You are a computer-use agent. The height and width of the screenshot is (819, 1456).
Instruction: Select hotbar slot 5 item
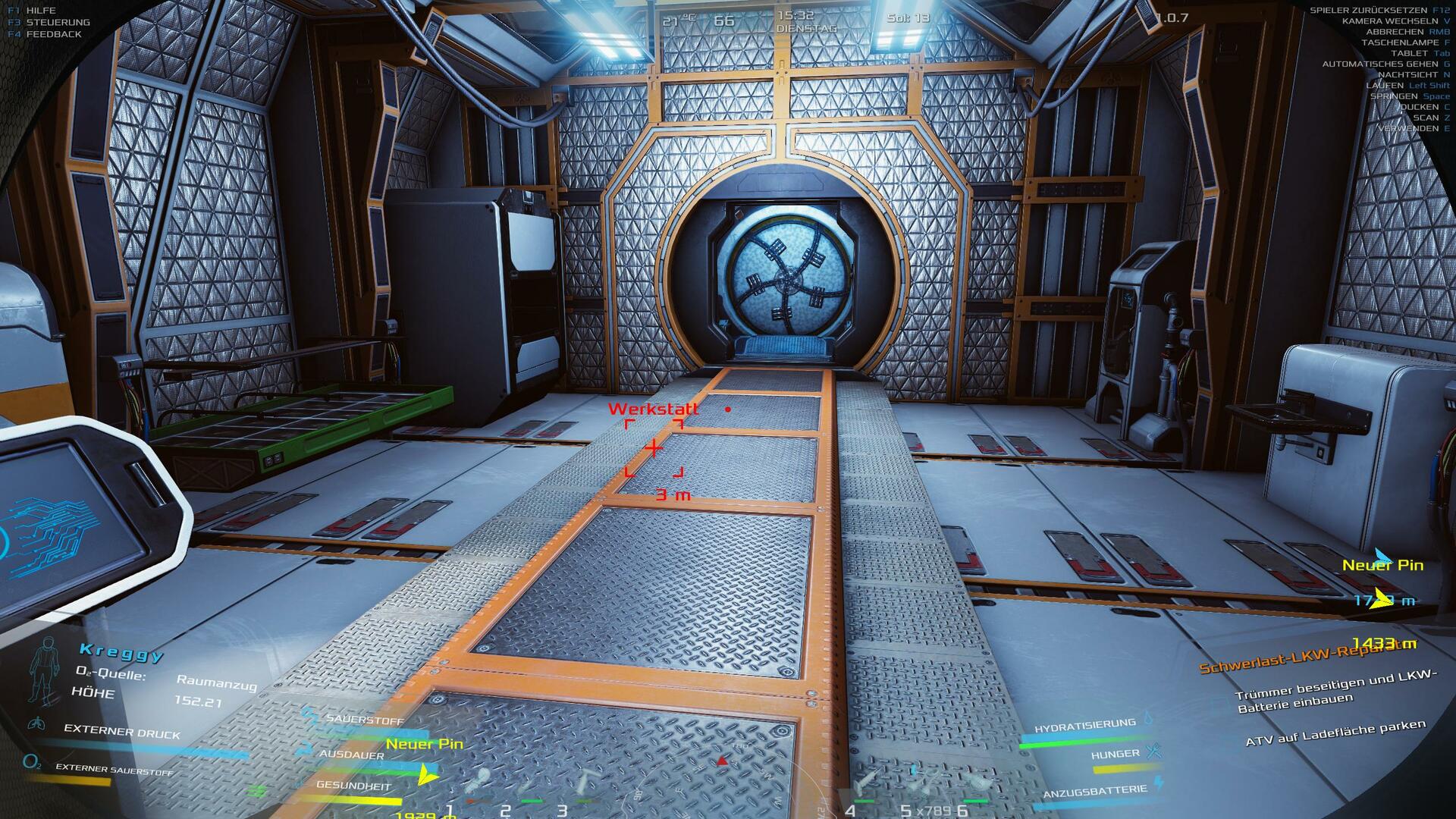920,783
